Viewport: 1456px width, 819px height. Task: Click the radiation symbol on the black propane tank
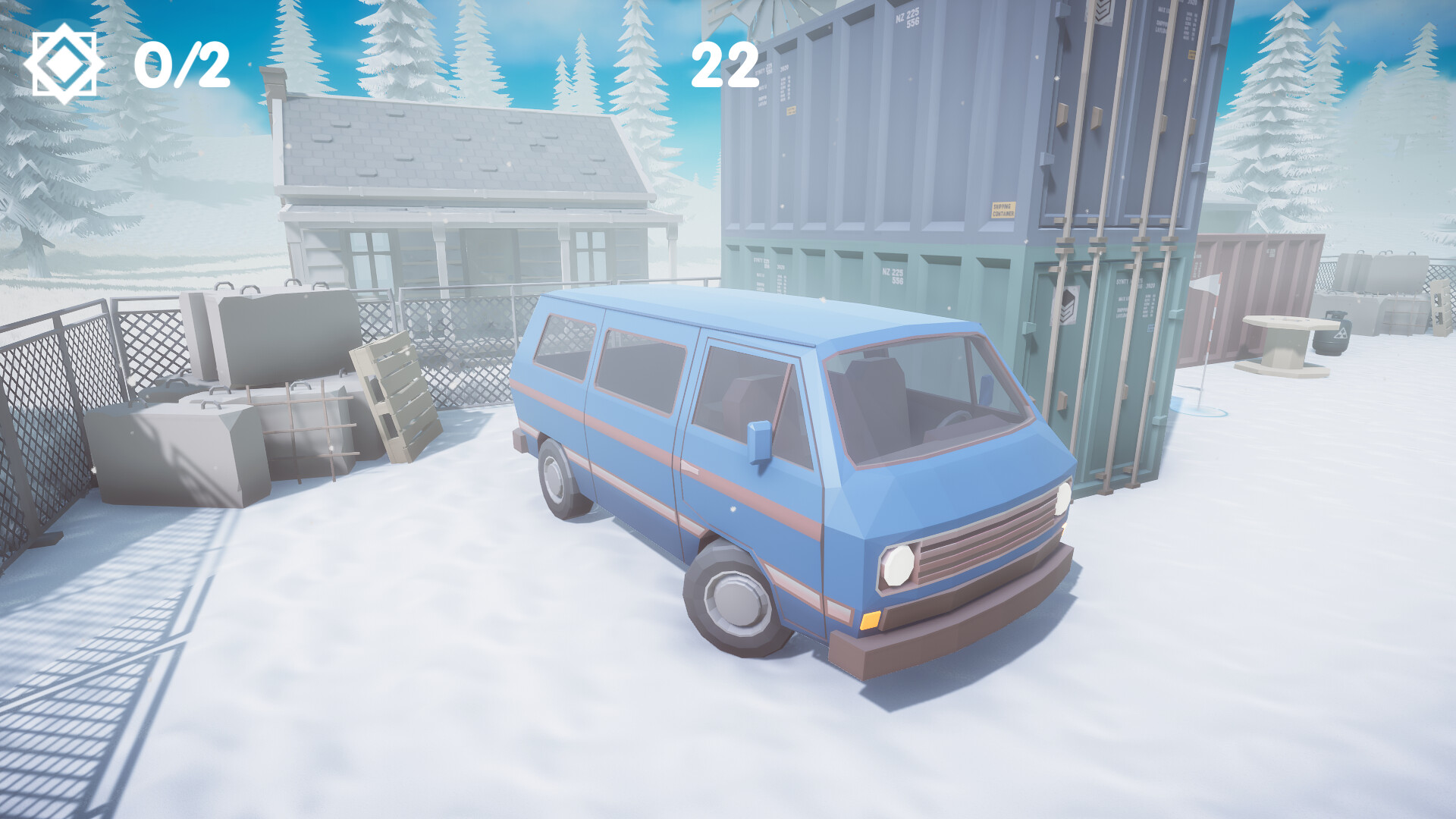tap(1341, 334)
